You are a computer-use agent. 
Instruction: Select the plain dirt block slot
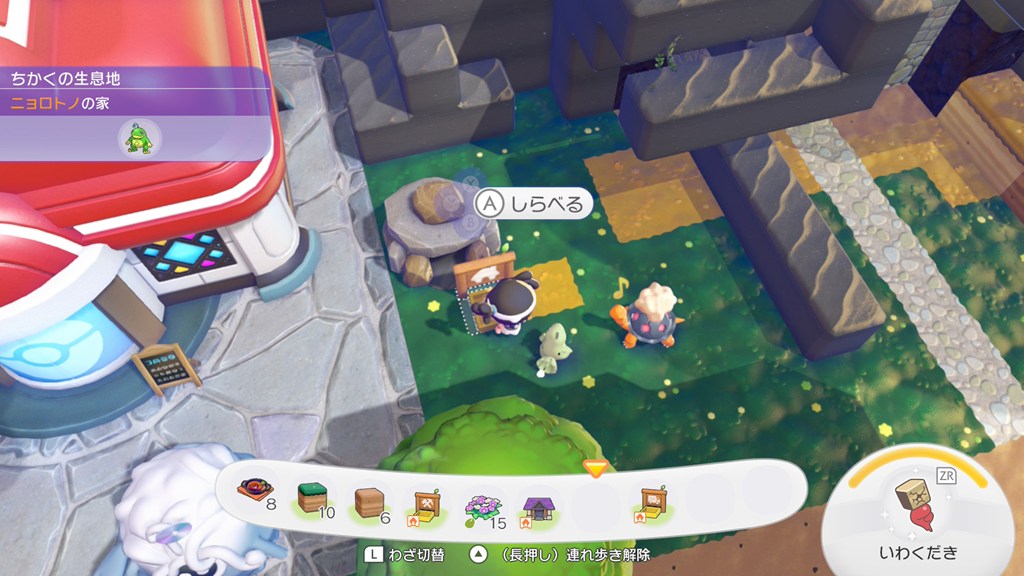[369, 498]
